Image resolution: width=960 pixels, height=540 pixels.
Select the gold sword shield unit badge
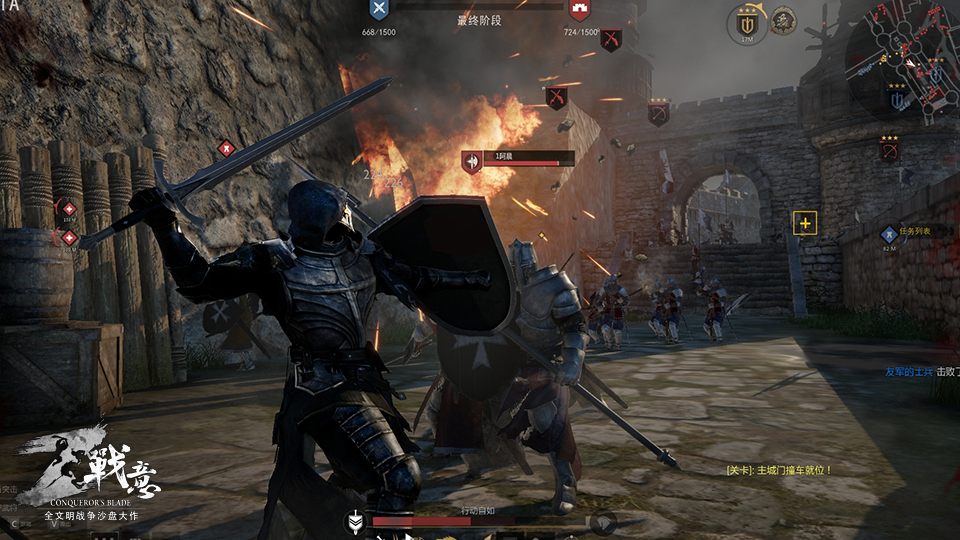click(747, 24)
